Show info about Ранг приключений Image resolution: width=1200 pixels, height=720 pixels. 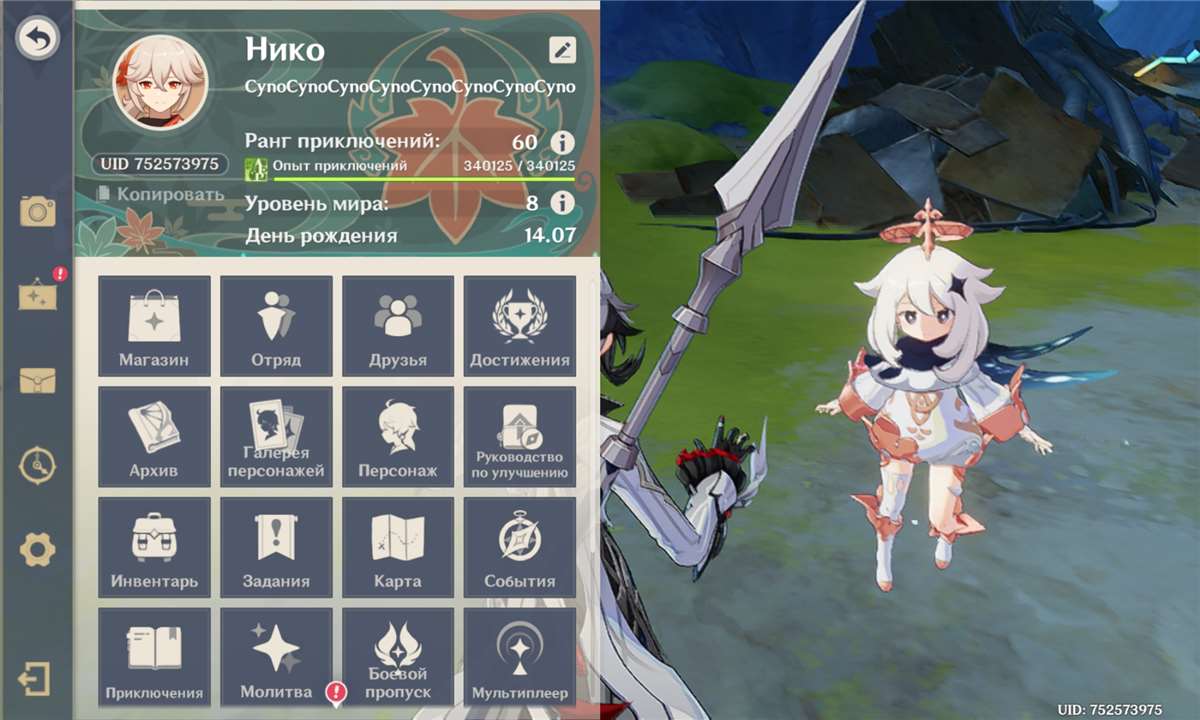pyautogui.click(x=563, y=142)
